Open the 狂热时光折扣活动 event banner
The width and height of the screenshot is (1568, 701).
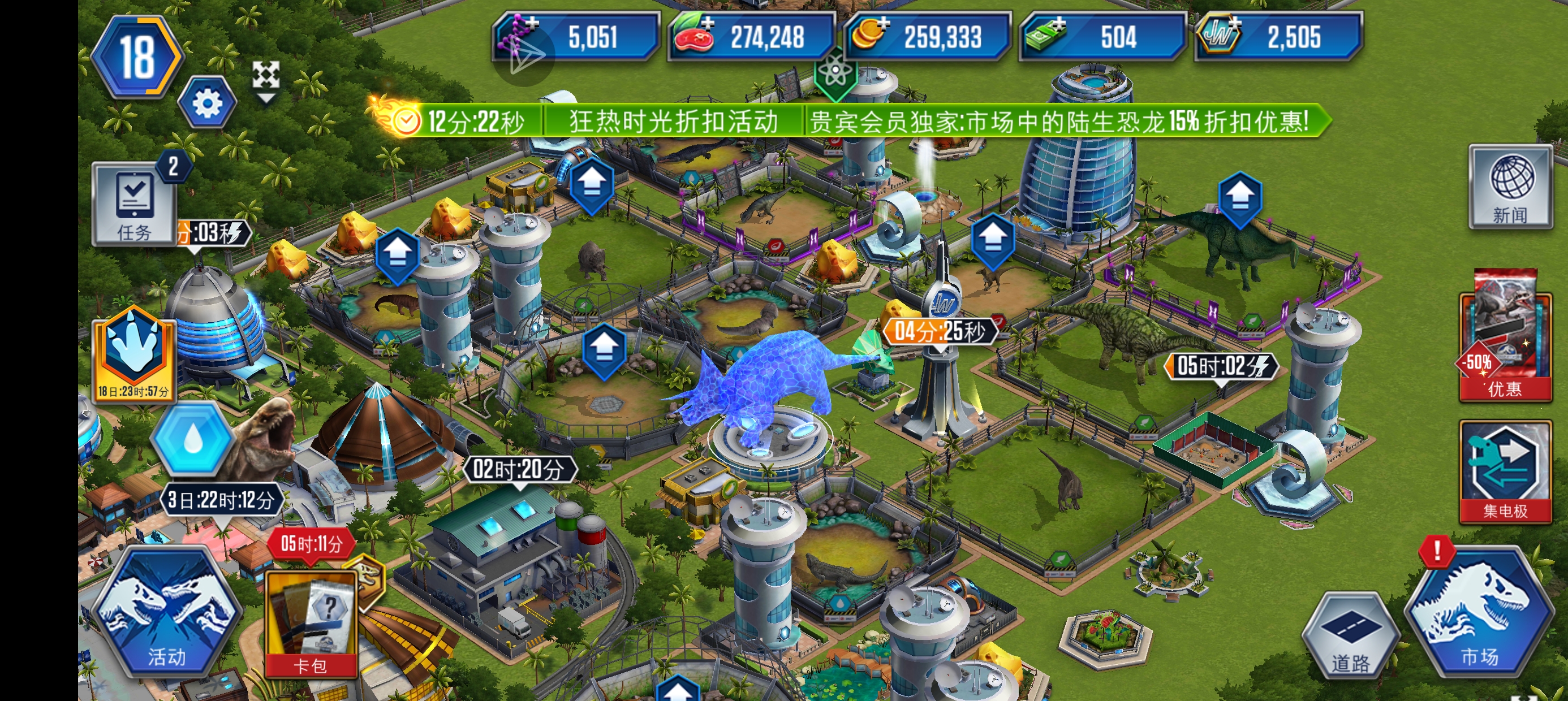[673, 122]
